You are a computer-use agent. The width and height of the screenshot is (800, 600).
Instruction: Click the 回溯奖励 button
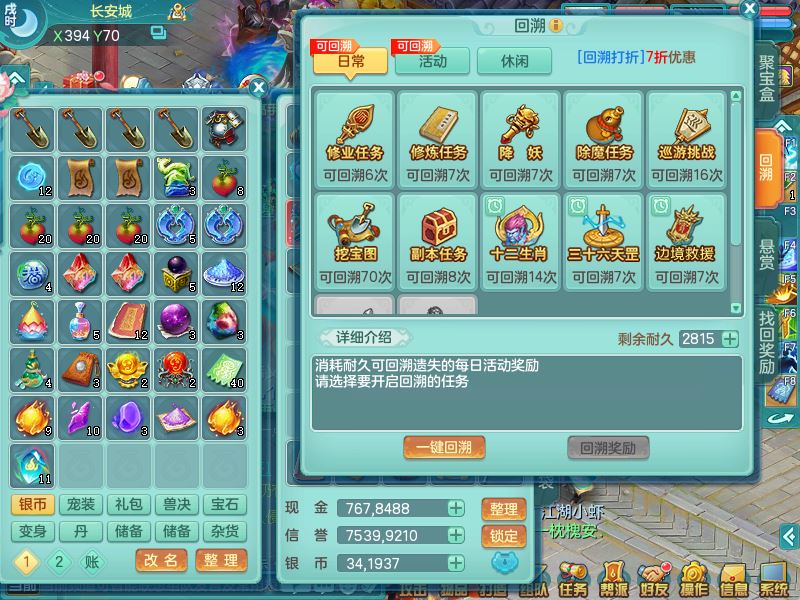[x=608, y=447]
